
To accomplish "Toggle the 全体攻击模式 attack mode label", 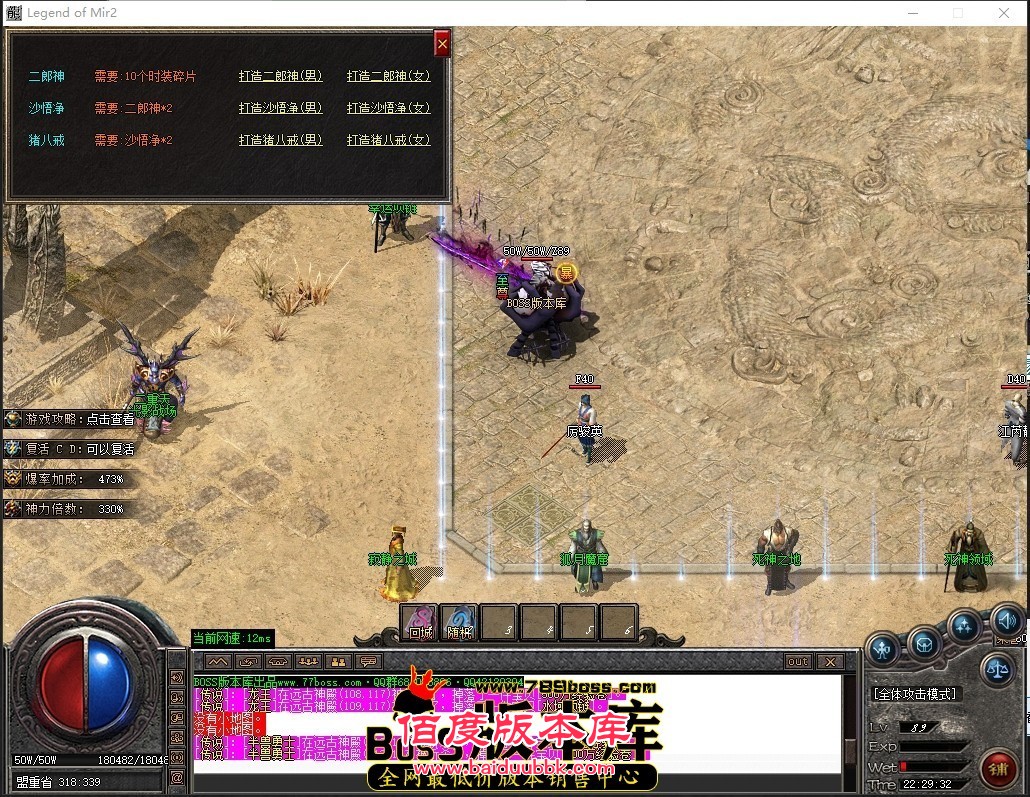I will [915, 693].
